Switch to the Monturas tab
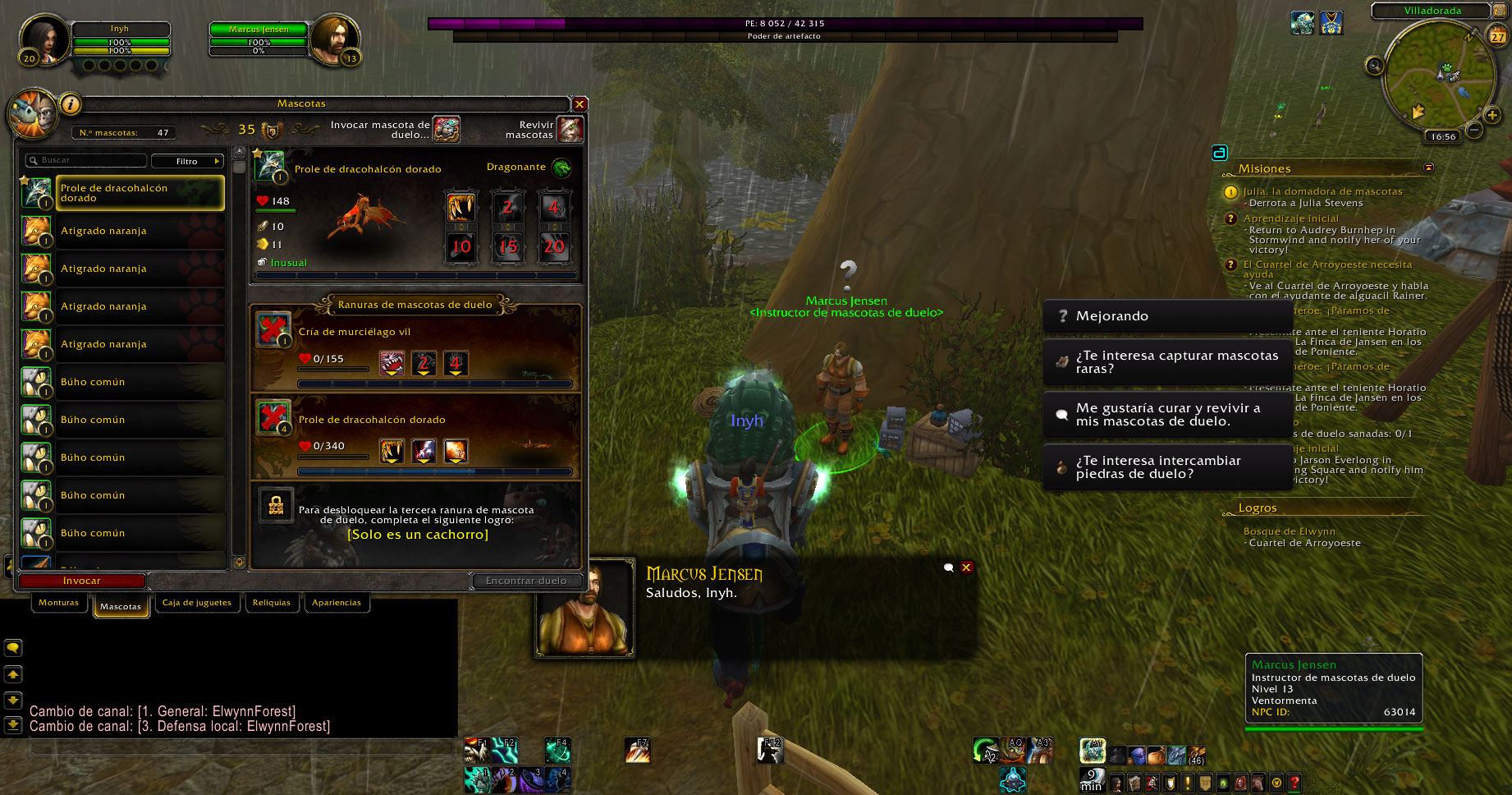 [58, 603]
